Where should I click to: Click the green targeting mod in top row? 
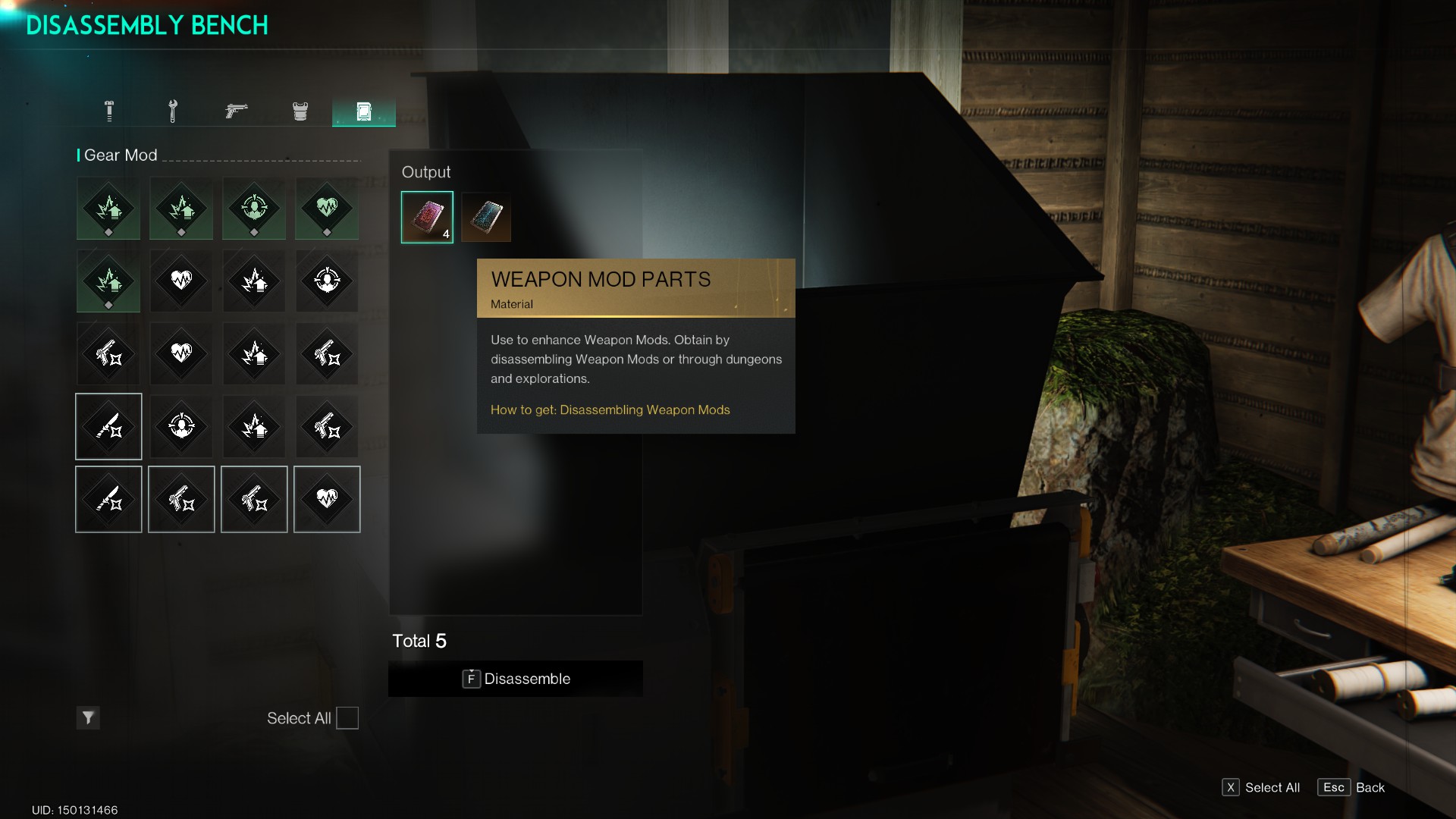point(254,209)
